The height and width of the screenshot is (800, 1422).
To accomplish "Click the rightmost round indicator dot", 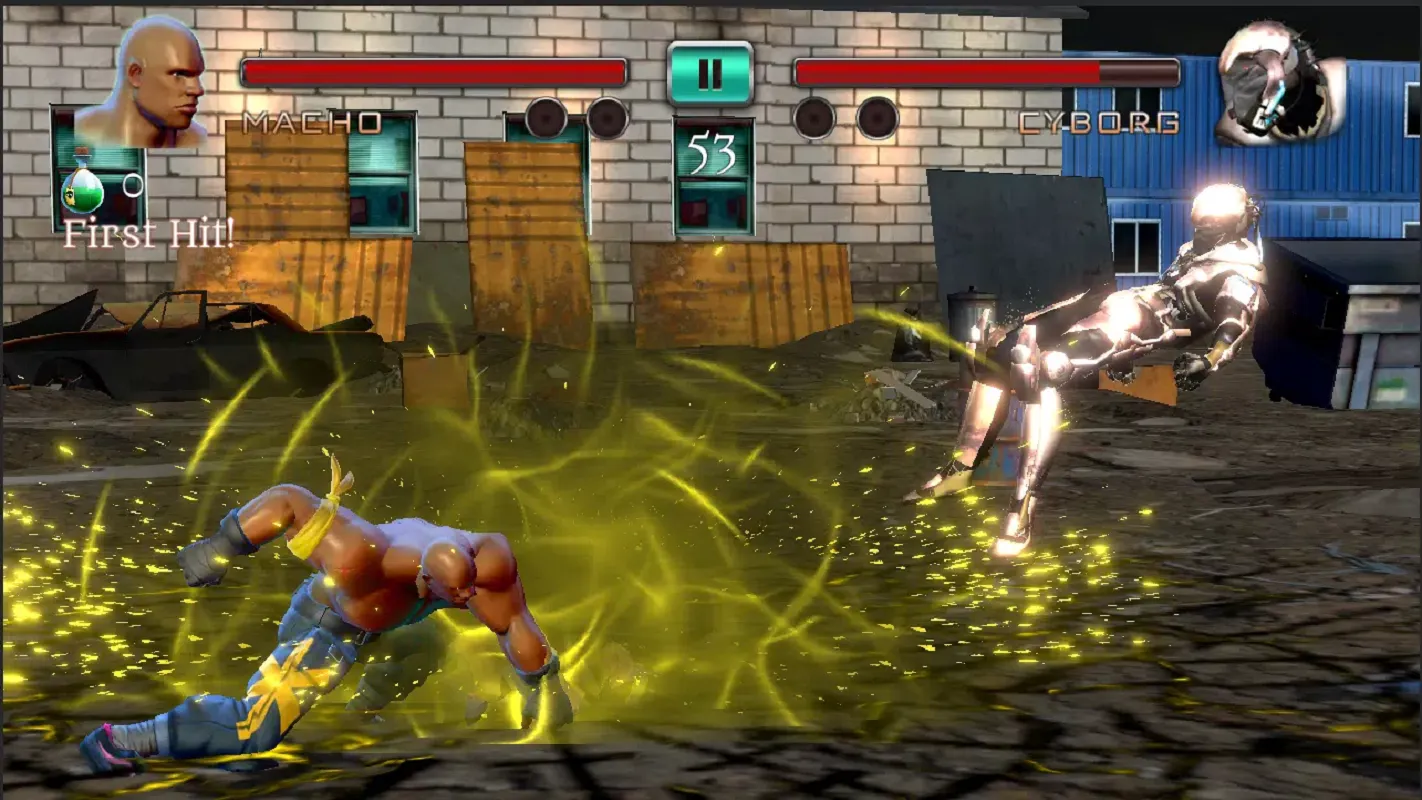I will pos(877,120).
